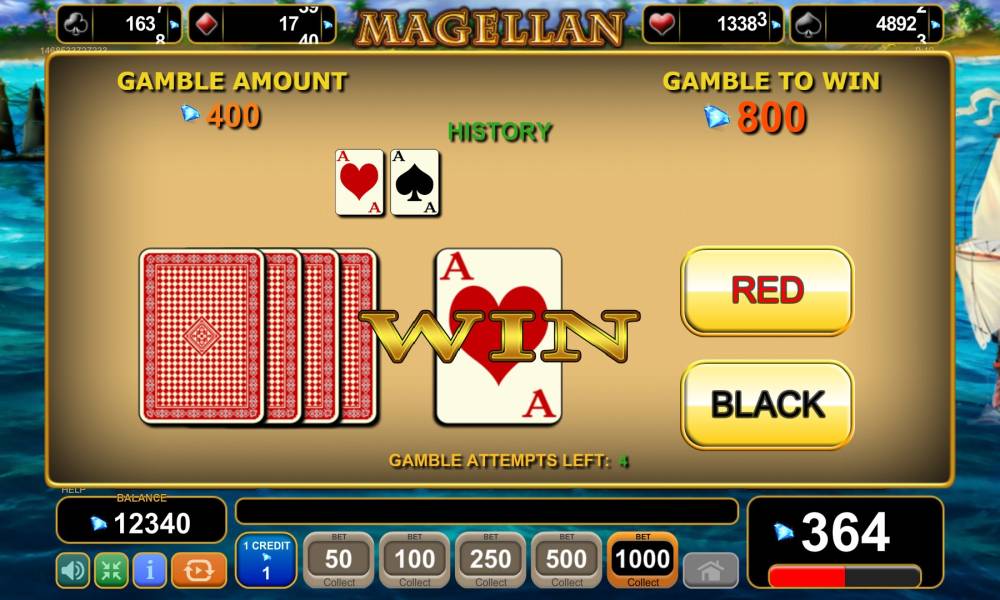1000x600 pixels.
Task: Open the blue info button
Action: pyautogui.click(x=149, y=571)
